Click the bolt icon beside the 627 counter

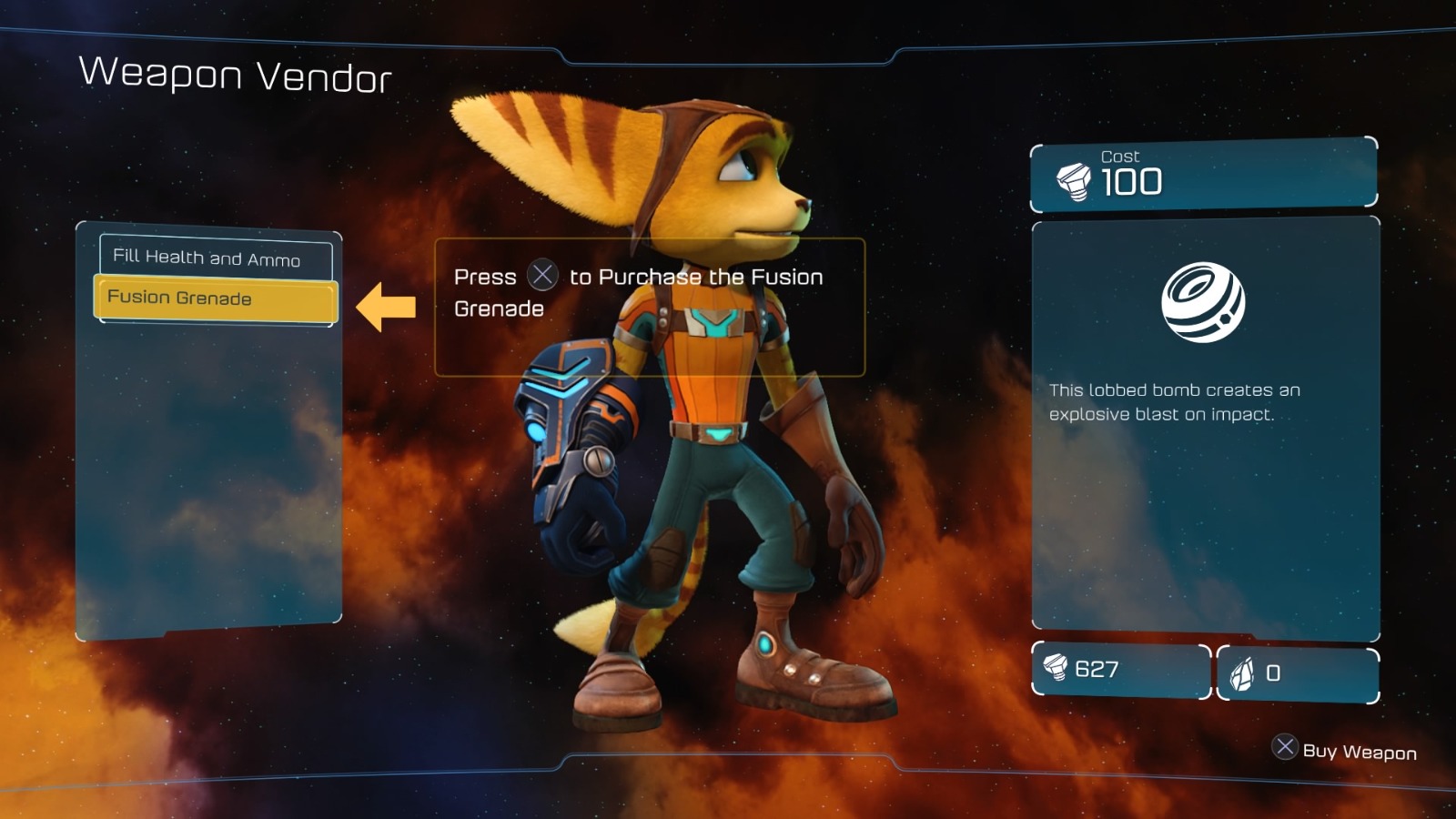[1056, 670]
